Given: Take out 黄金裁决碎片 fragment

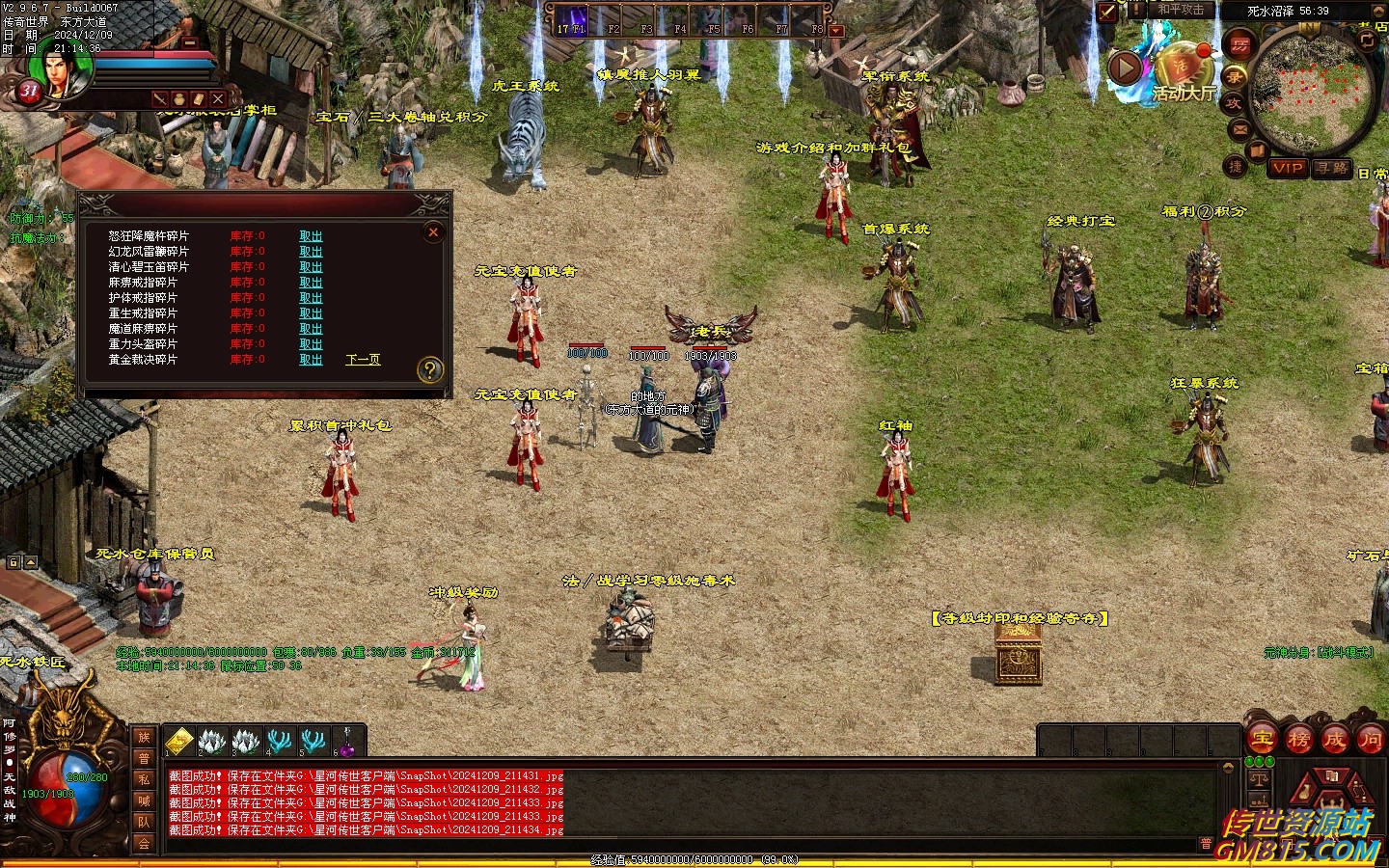Looking at the screenshot, I should pyautogui.click(x=311, y=360).
